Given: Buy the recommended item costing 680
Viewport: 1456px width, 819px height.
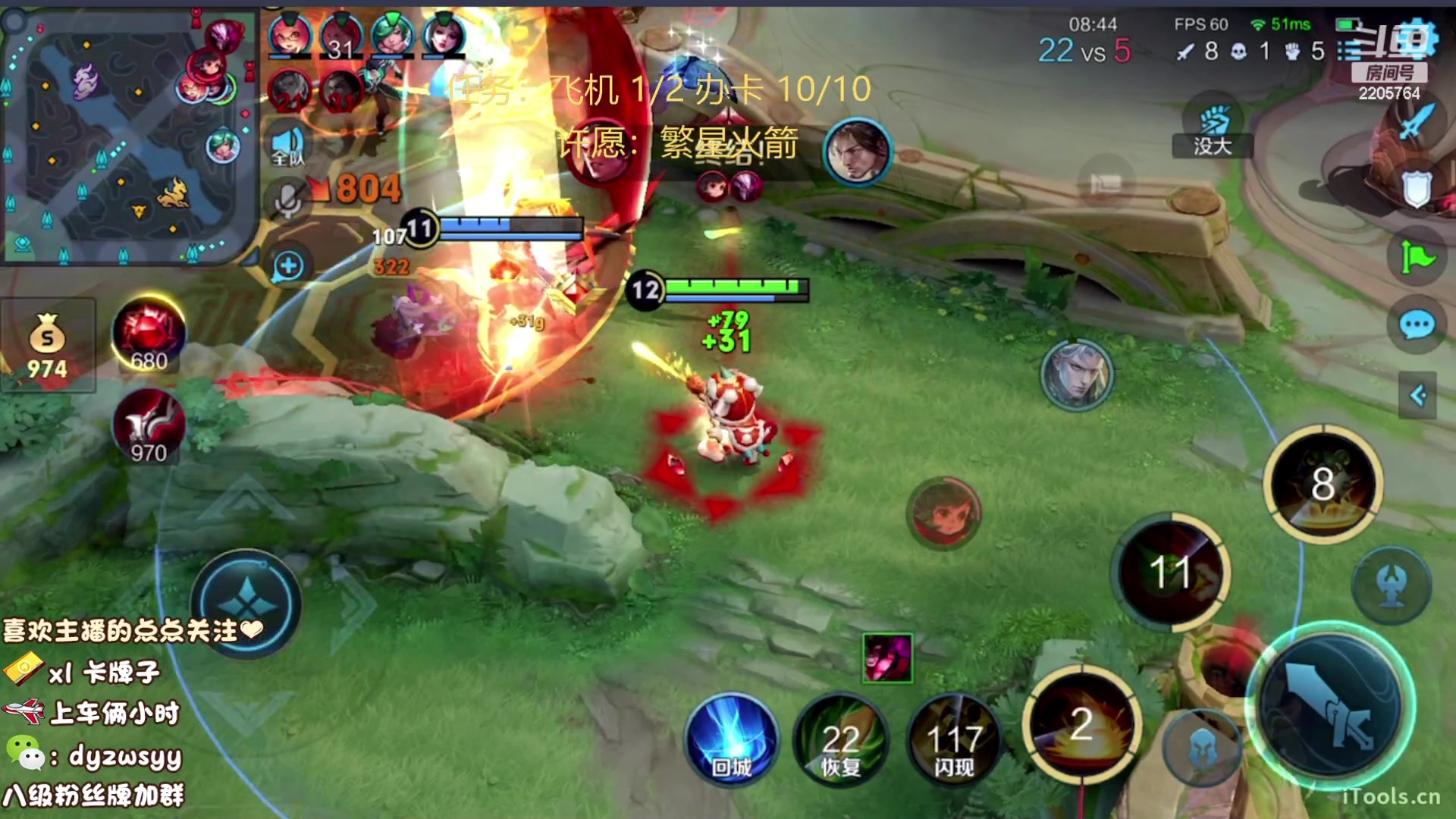Looking at the screenshot, I should [x=149, y=335].
